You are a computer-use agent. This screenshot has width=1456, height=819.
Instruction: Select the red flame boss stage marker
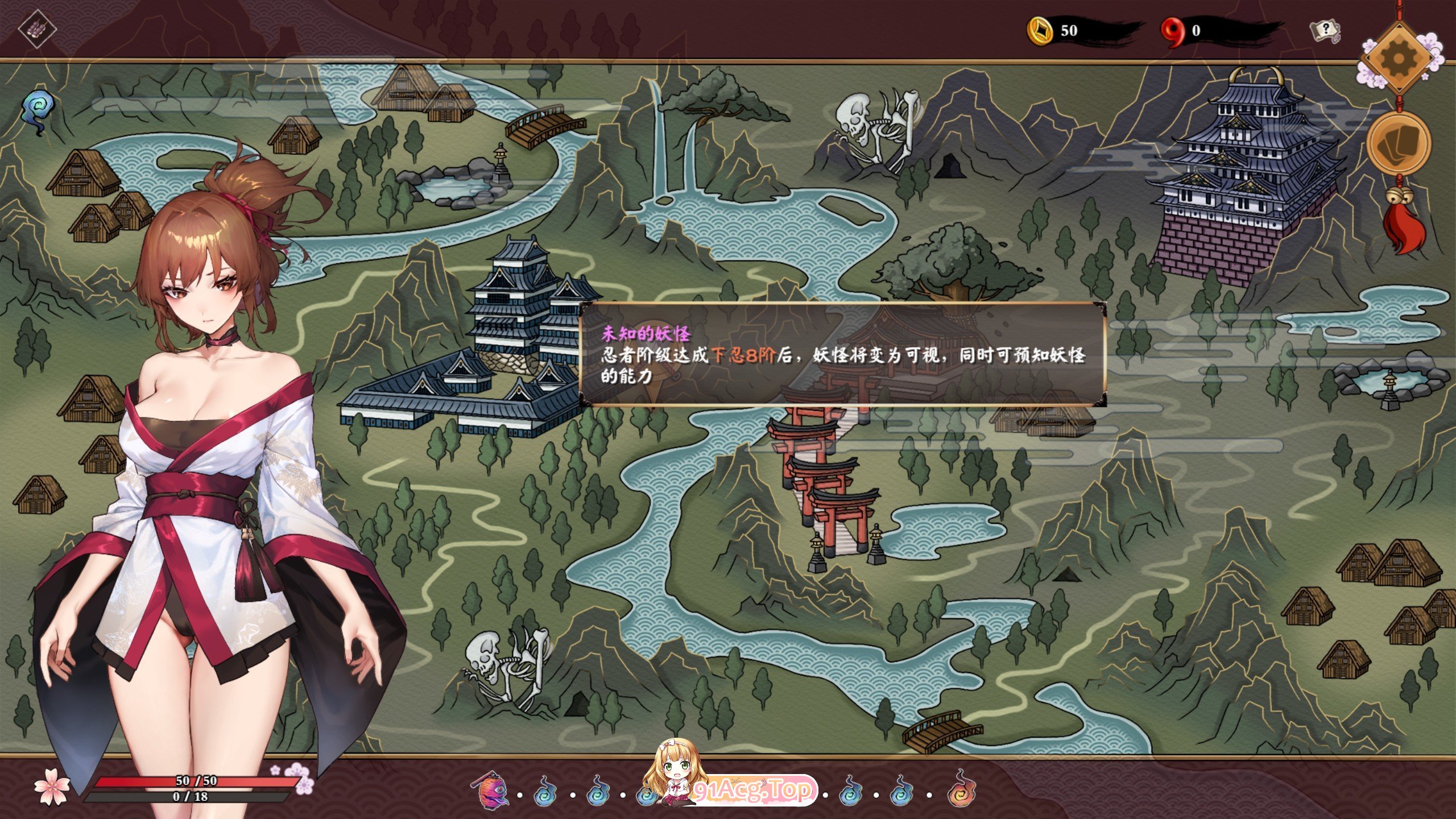point(961,788)
